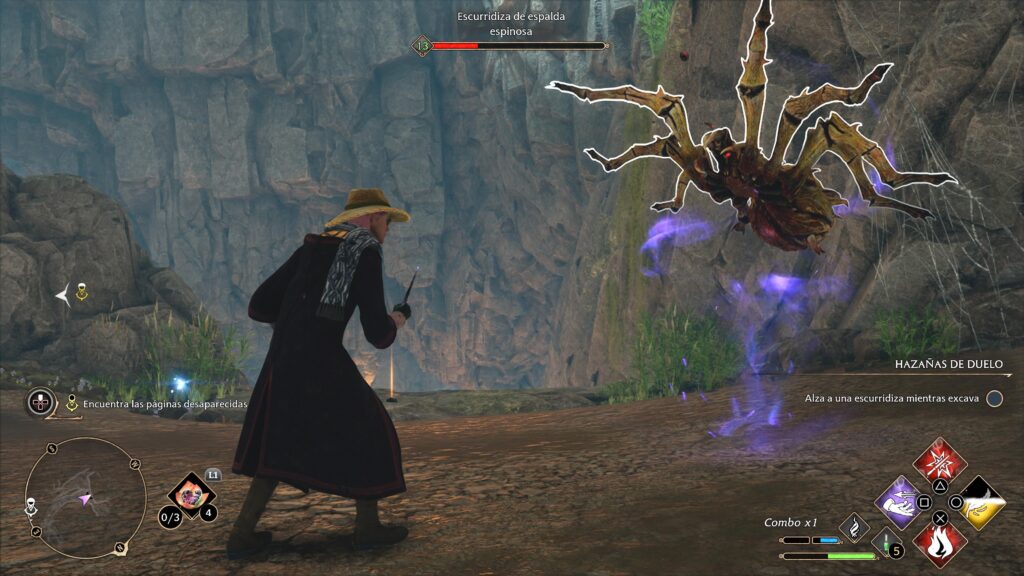Cast the red starburst spell at top
Image resolution: width=1024 pixels, height=576 pixels.
940,462
